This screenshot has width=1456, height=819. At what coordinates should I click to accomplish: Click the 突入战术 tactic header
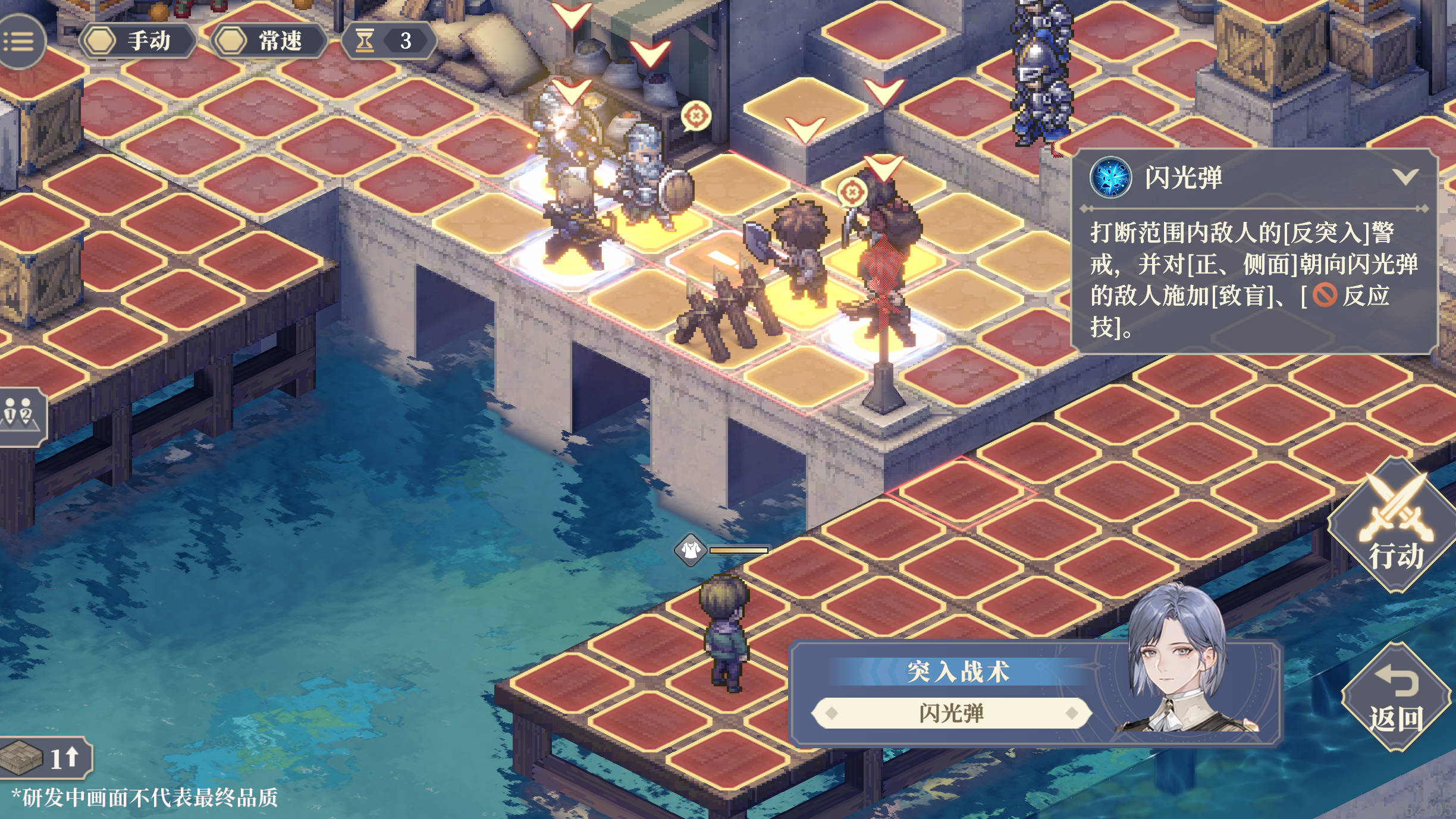(958, 671)
